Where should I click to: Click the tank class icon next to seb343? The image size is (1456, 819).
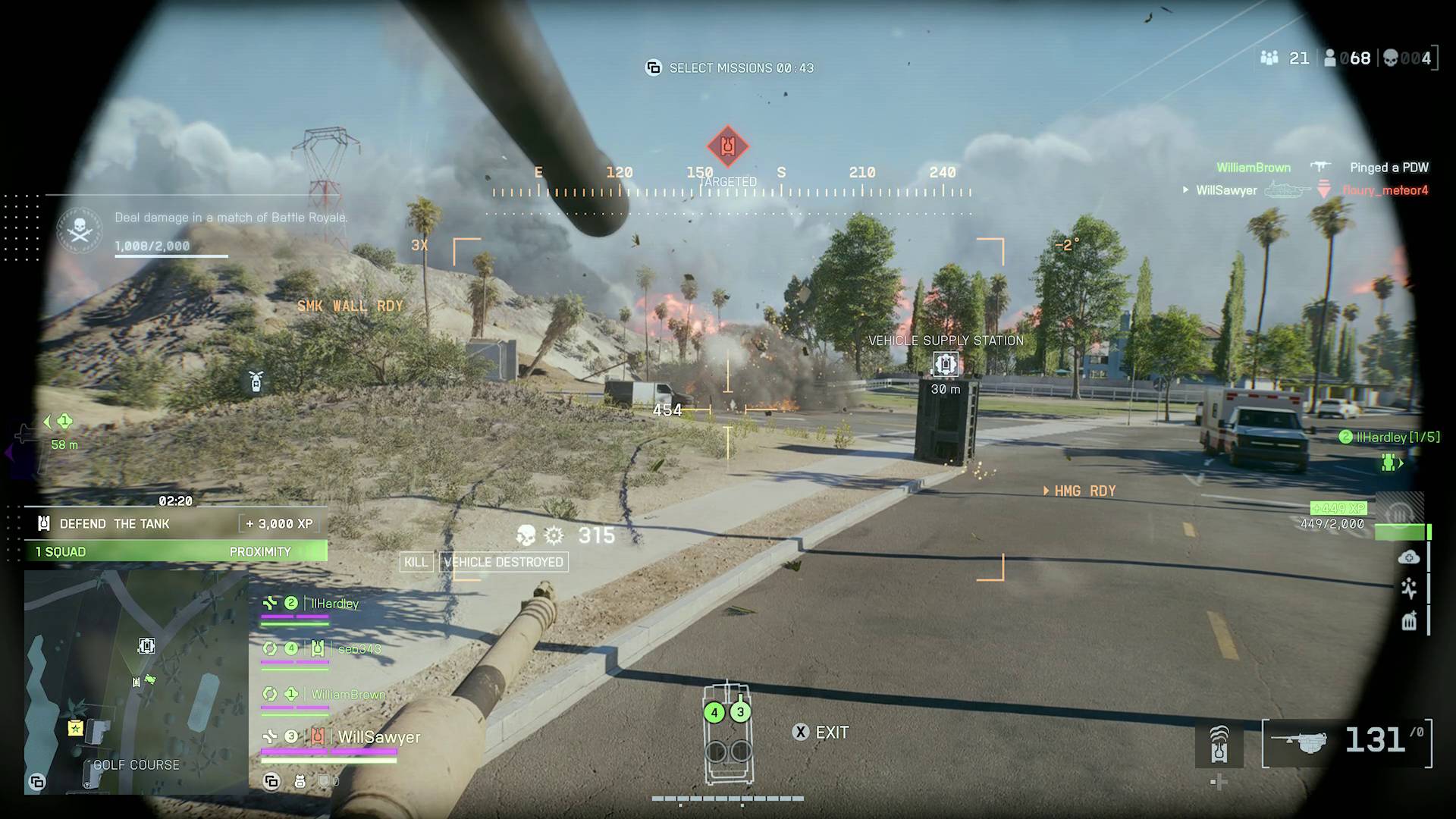pyautogui.click(x=318, y=649)
